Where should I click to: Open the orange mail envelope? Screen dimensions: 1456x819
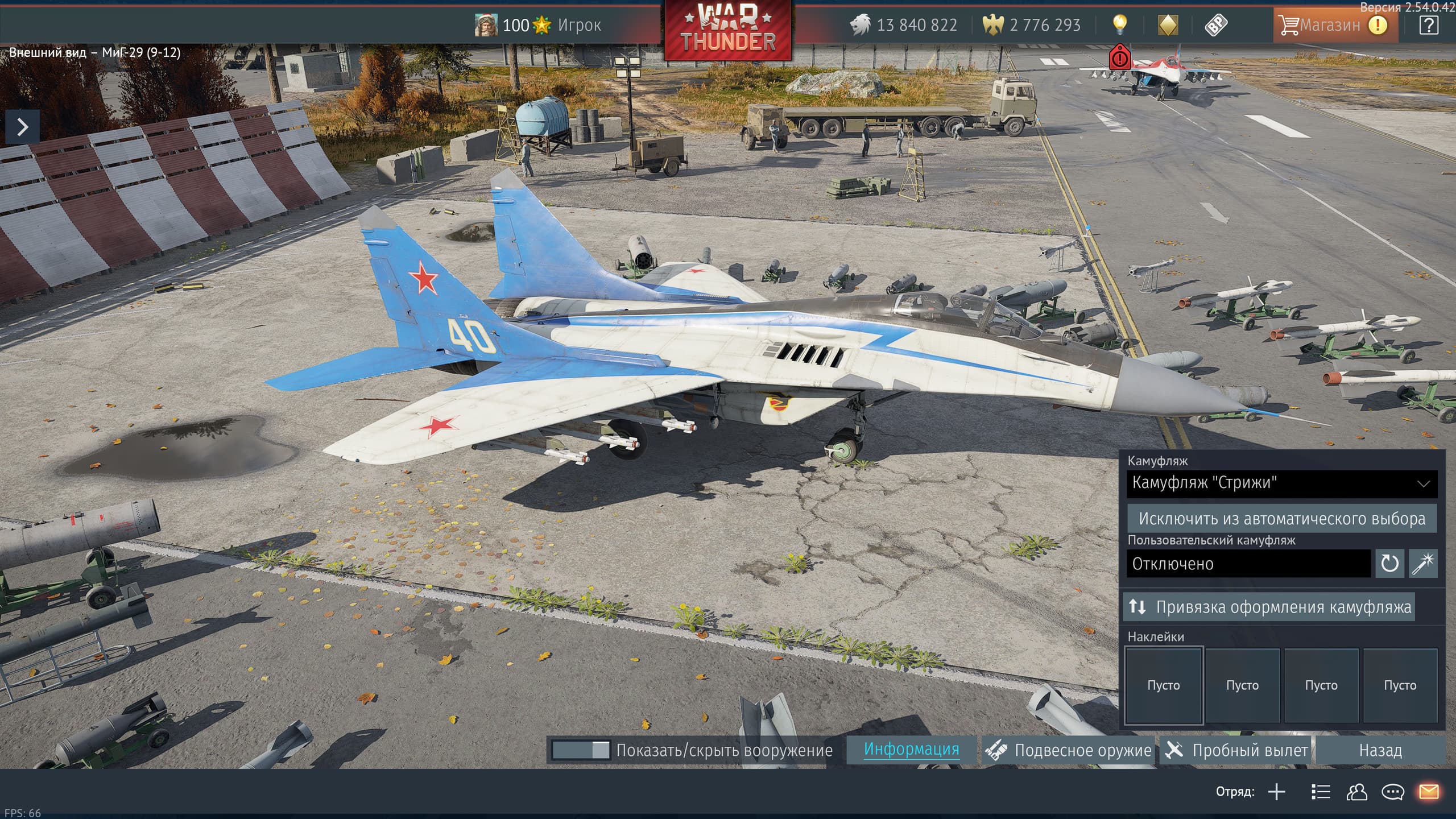point(1429,792)
